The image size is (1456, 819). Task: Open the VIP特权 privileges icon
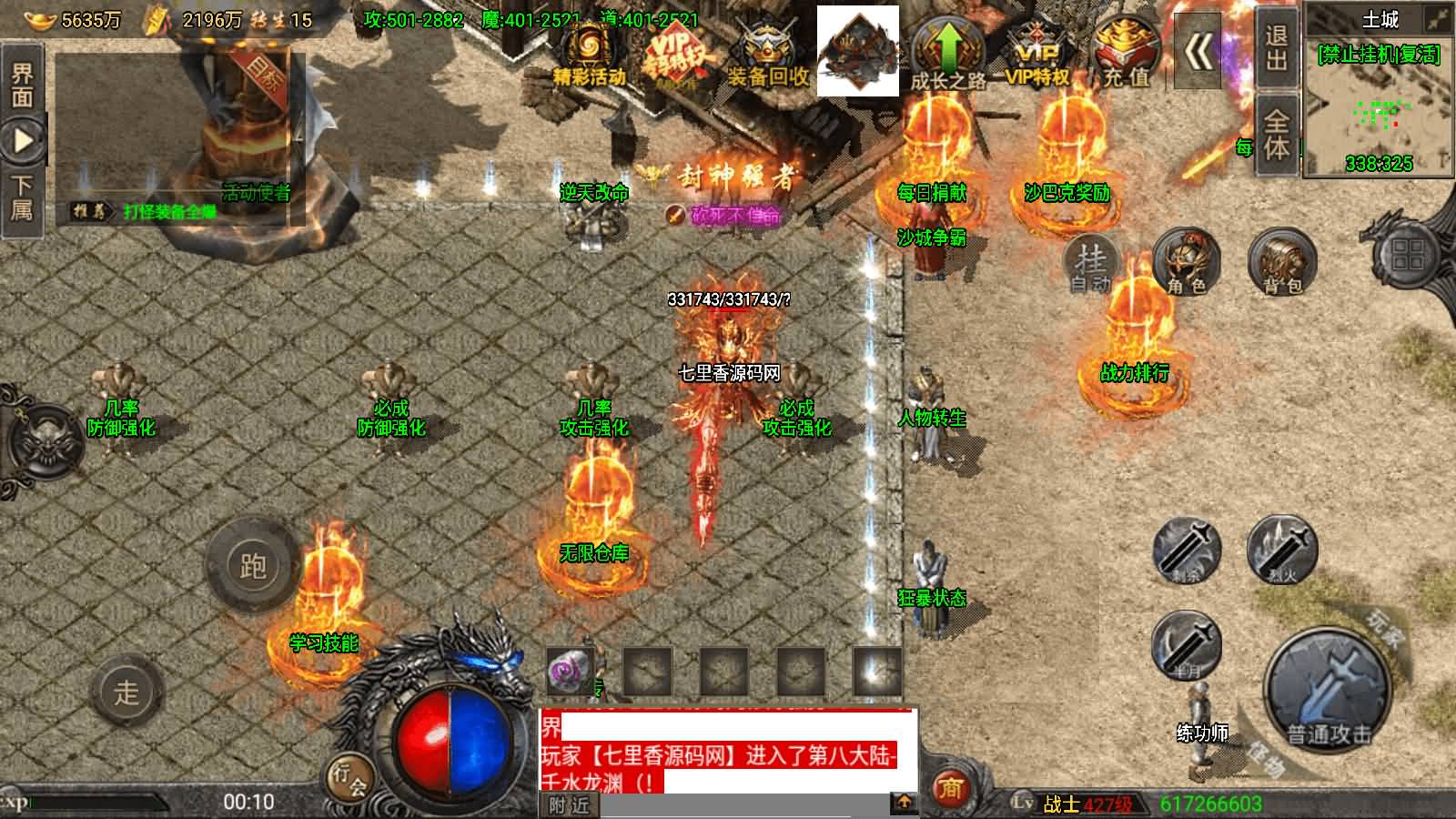(x=1036, y=53)
